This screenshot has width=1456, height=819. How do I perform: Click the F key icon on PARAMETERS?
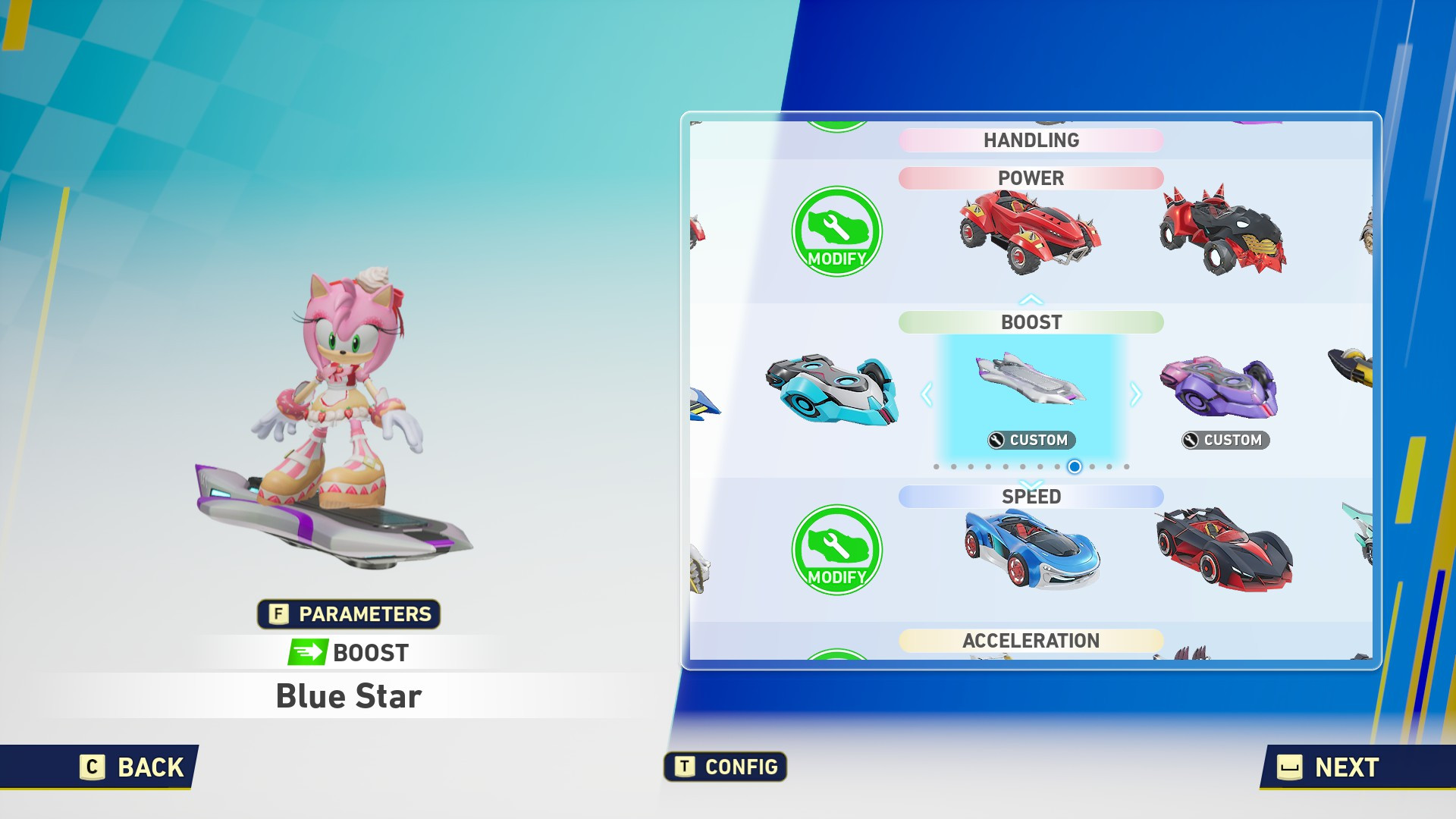[x=278, y=614]
